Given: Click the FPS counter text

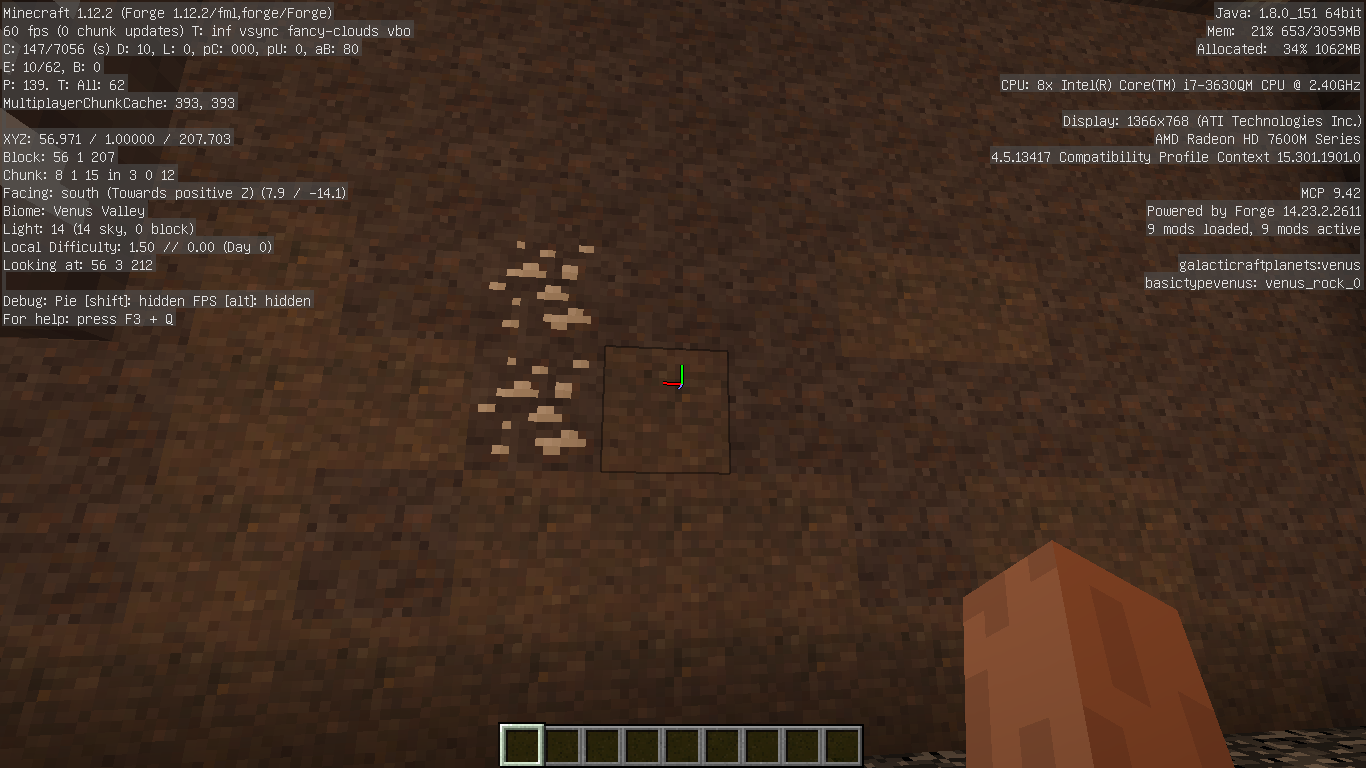Looking at the screenshot, I should pyautogui.click(x=25, y=31).
